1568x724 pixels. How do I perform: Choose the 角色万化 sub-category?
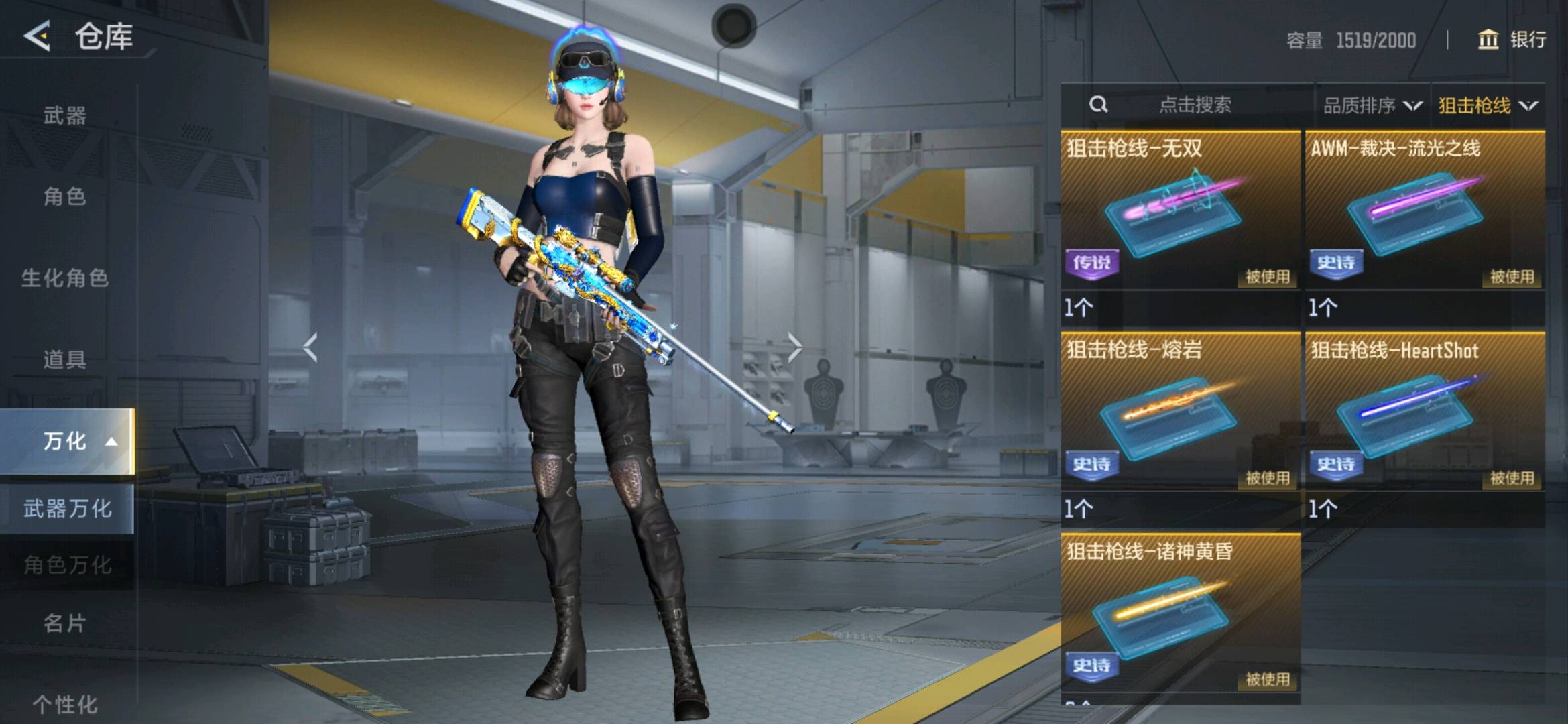click(x=67, y=564)
